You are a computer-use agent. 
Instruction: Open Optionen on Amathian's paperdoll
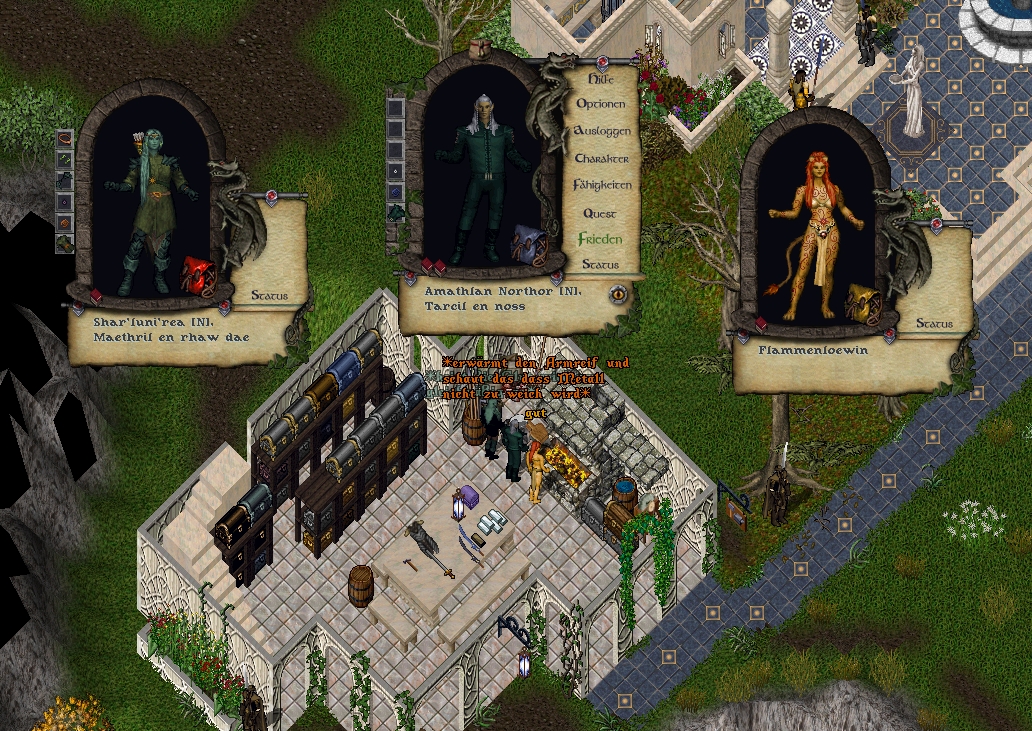click(x=601, y=104)
